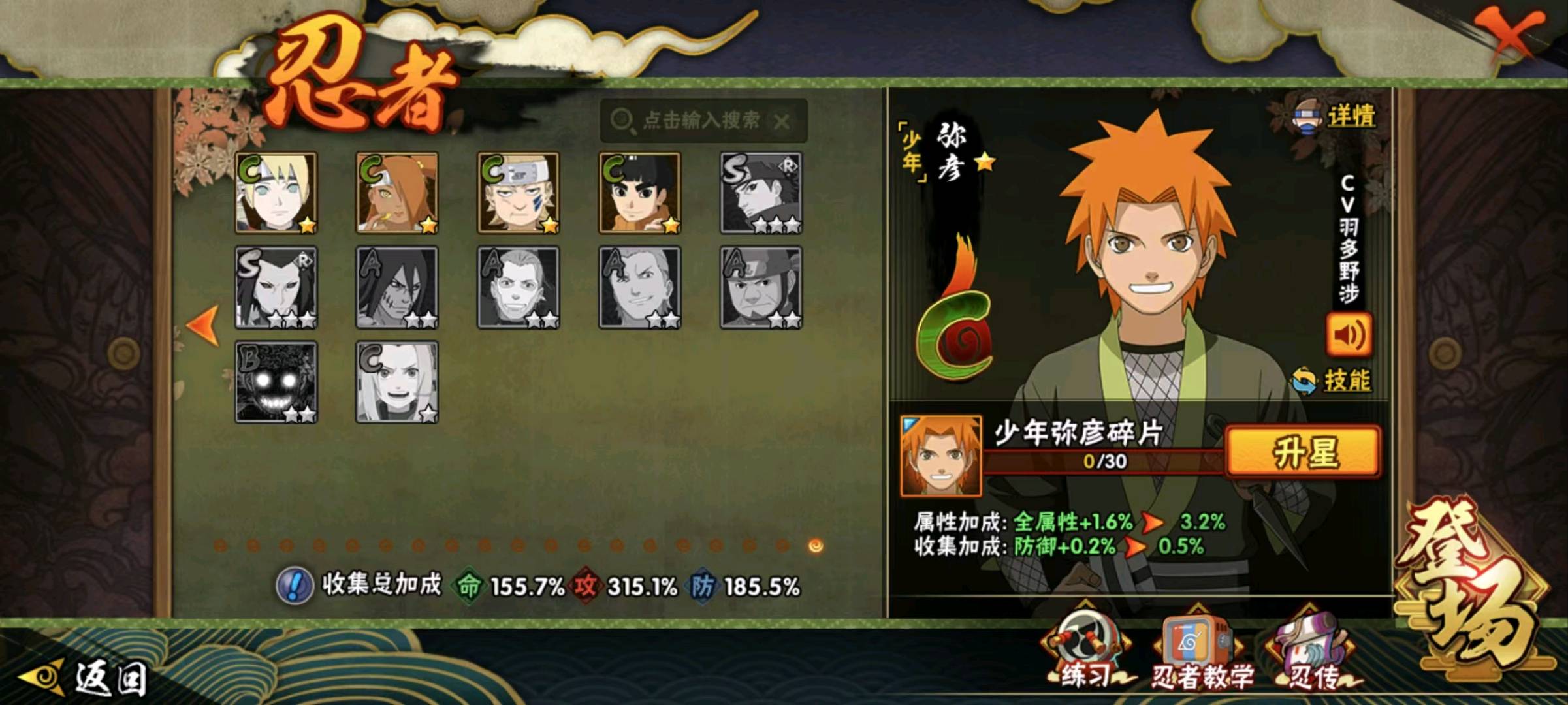Switch to the 技能 skills view

click(1334, 381)
